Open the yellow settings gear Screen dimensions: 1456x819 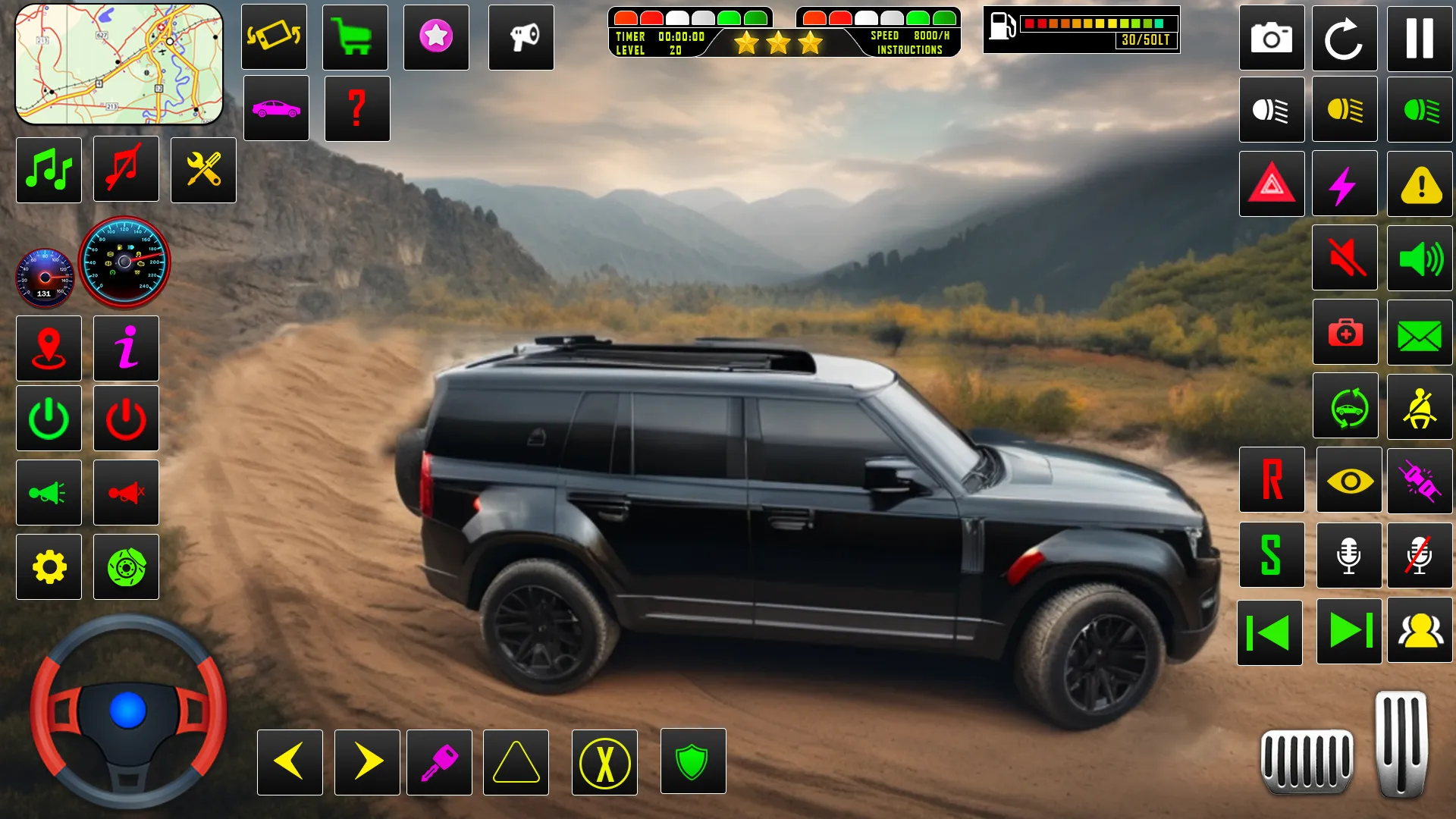click(49, 566)
